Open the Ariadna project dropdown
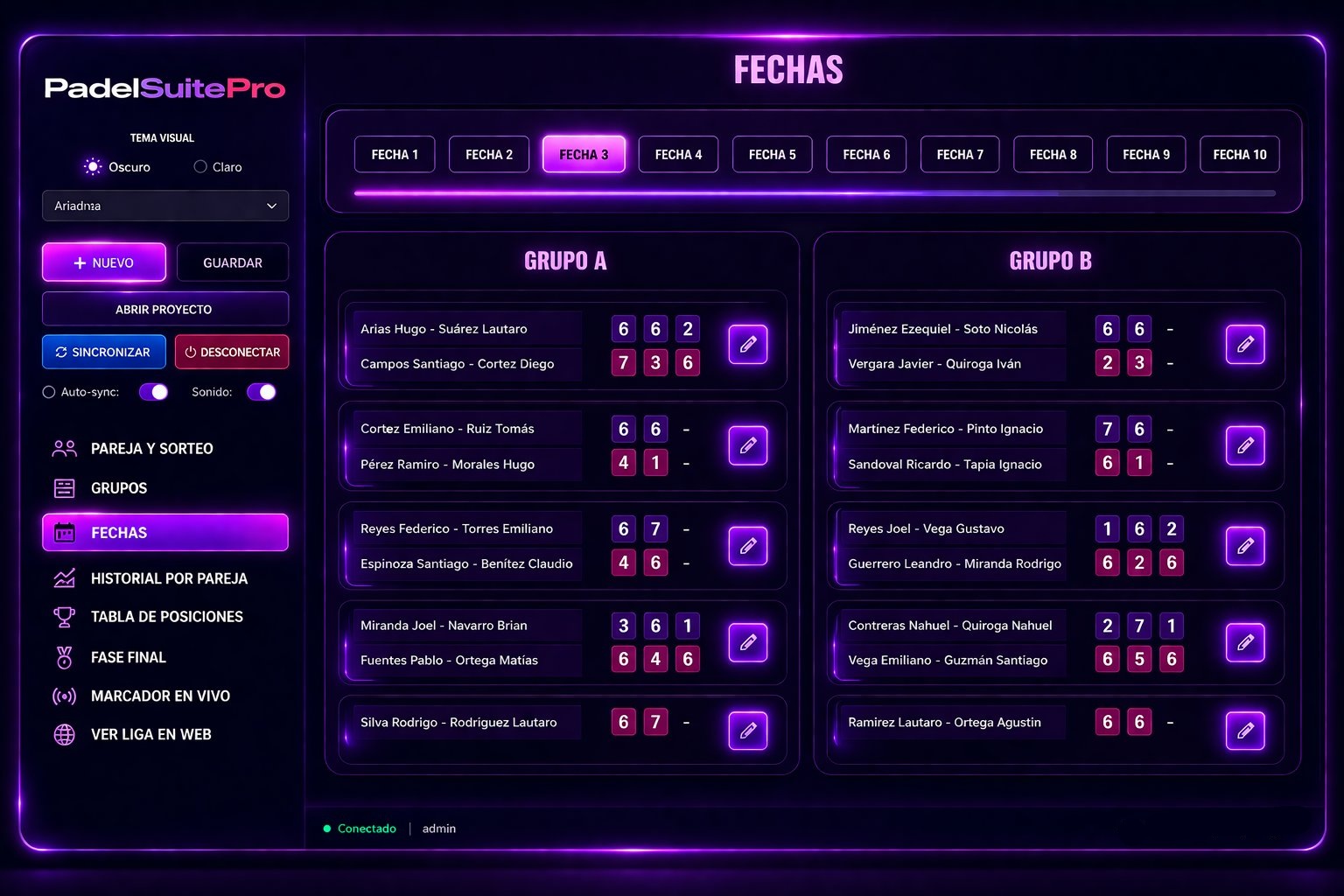1344x896 pixels. (x=165, y=206)
